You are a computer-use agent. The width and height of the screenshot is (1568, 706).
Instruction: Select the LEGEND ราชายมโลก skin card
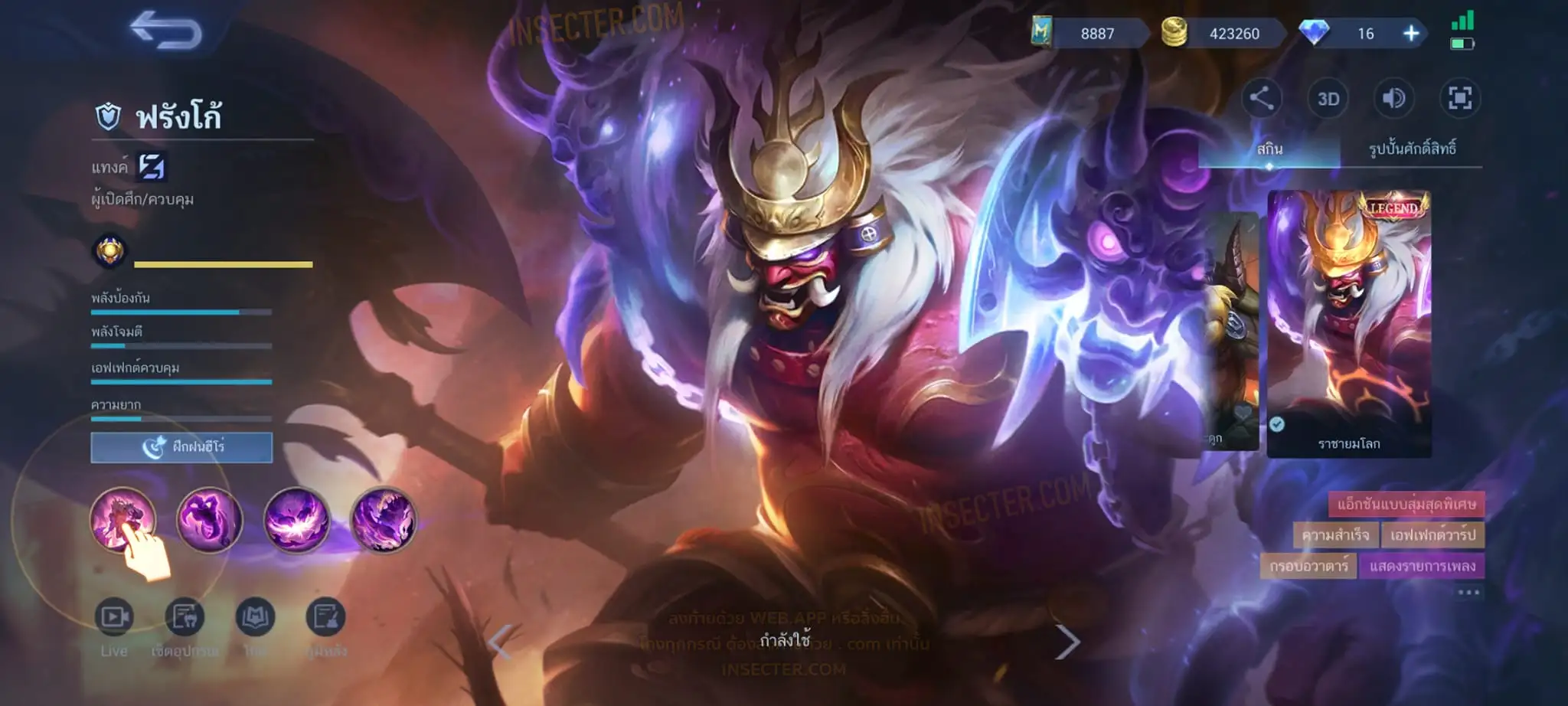1349,322
